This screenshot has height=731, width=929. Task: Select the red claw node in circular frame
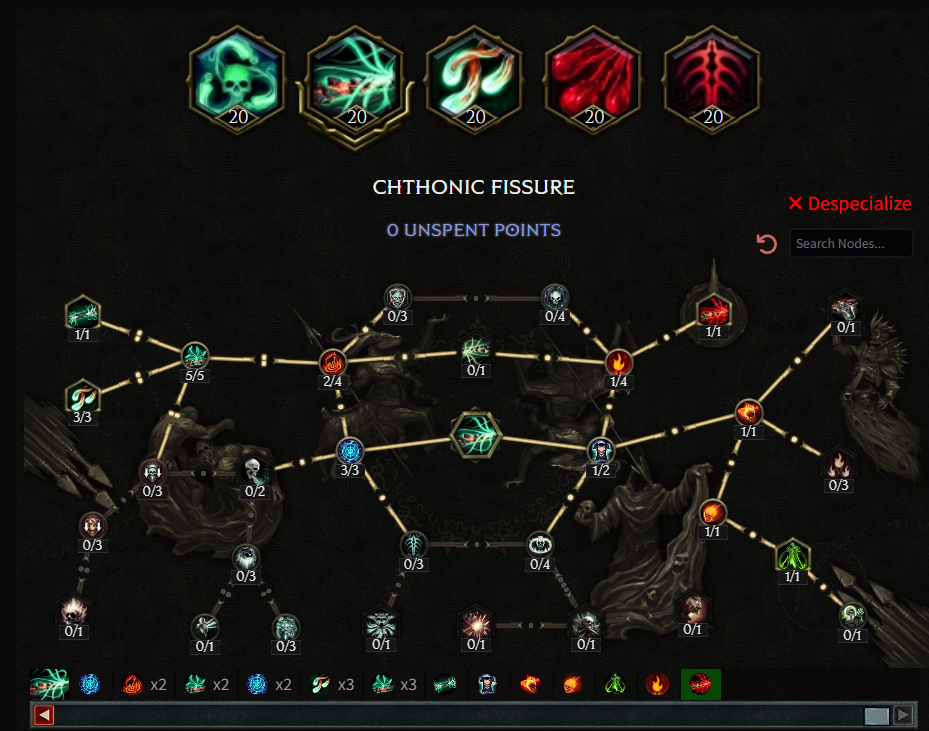(x=713, y=312)
